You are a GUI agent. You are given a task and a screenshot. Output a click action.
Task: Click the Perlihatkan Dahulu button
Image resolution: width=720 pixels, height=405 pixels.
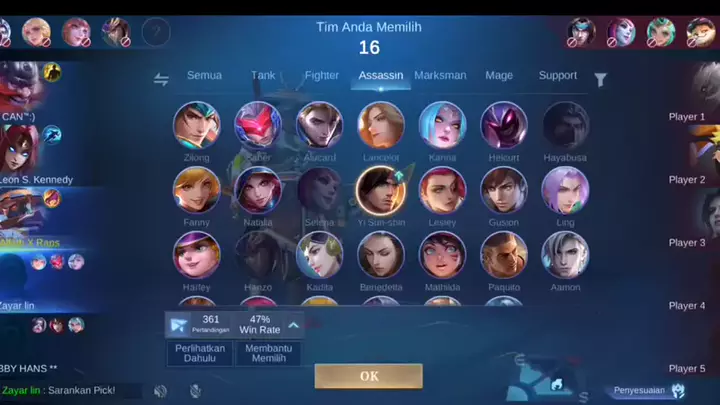click(200, 353)
